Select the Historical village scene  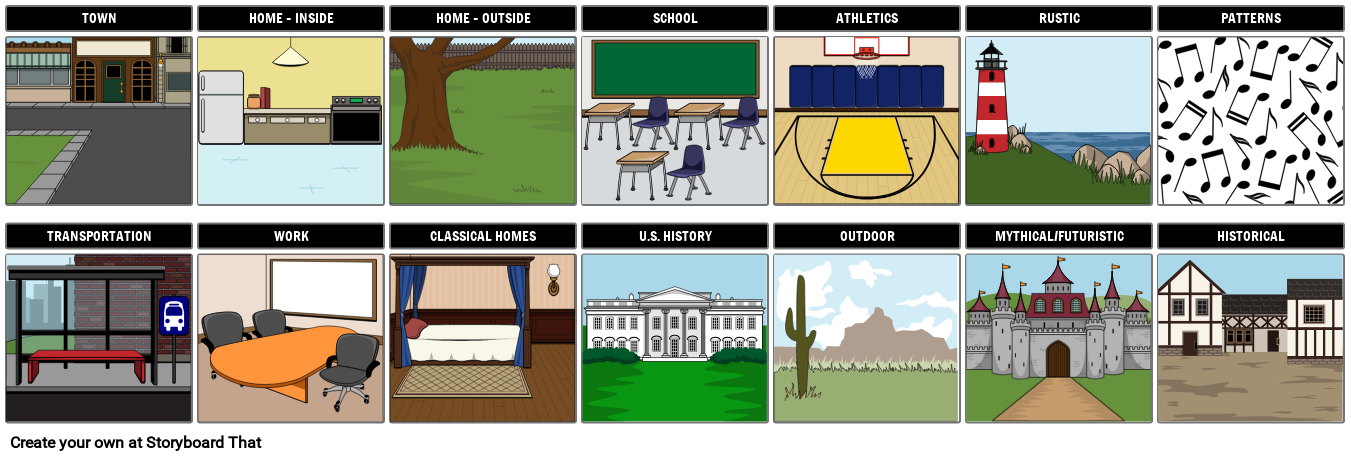pyautogui.click(x=1250, y=338)
